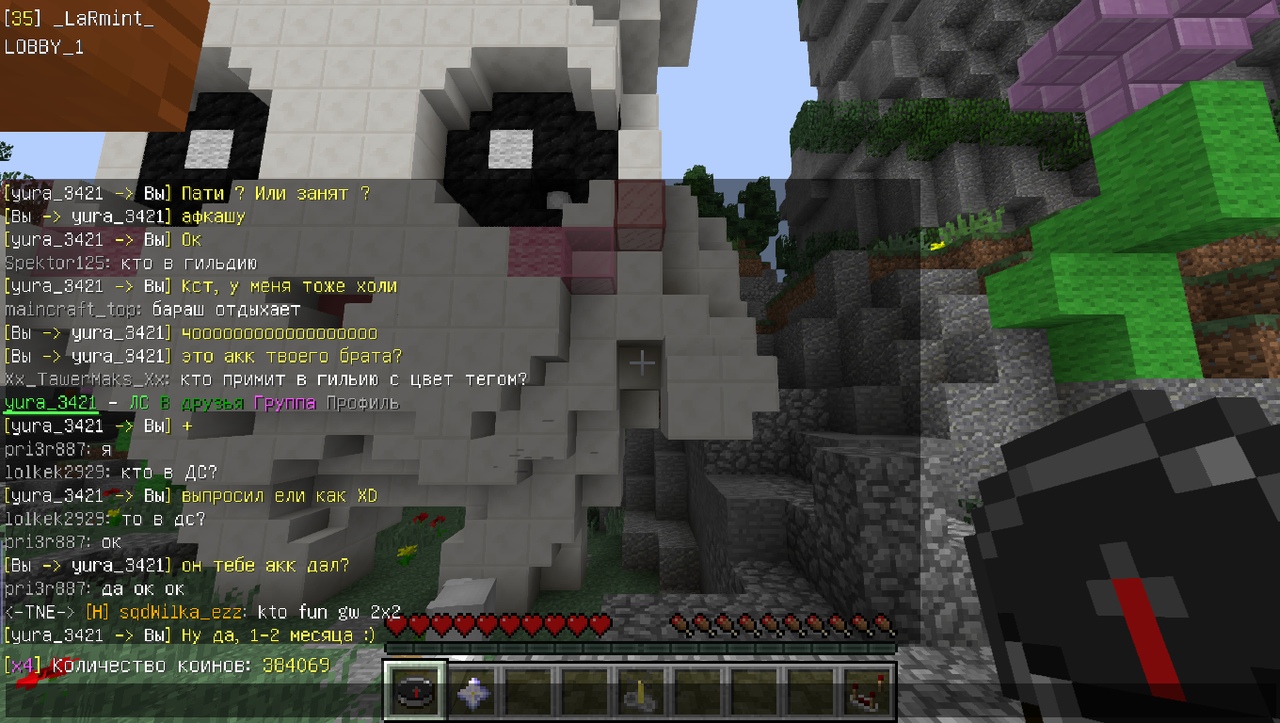Screen dimensions: 1280x723
Task: Select the redstone comparator hotbar slot
Action: pyautogui.click(x=865, y=692)
